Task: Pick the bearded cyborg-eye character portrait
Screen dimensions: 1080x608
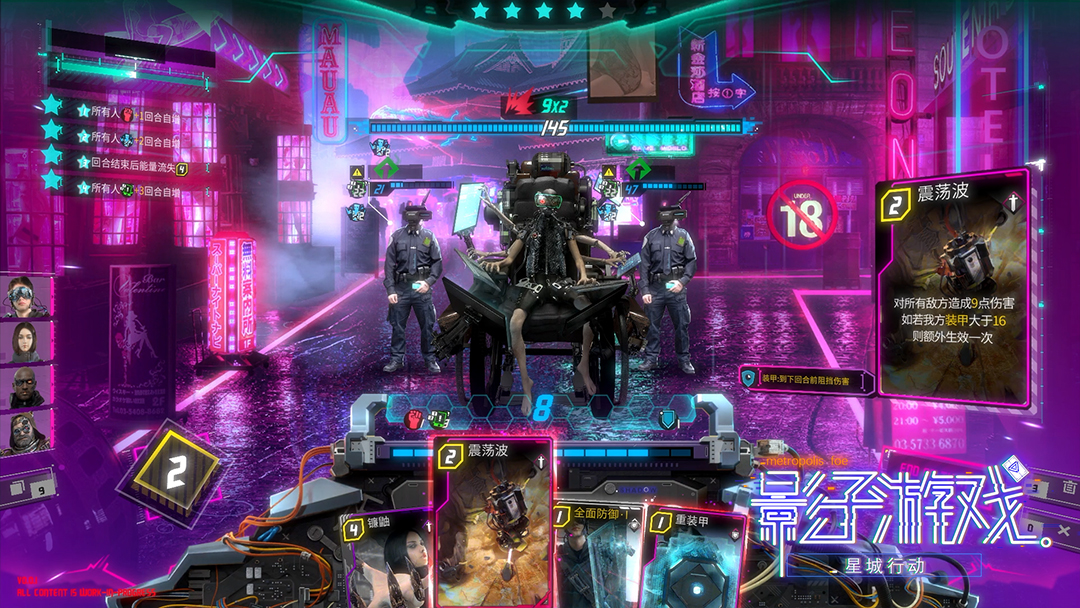Action: [x=29, y=432]
